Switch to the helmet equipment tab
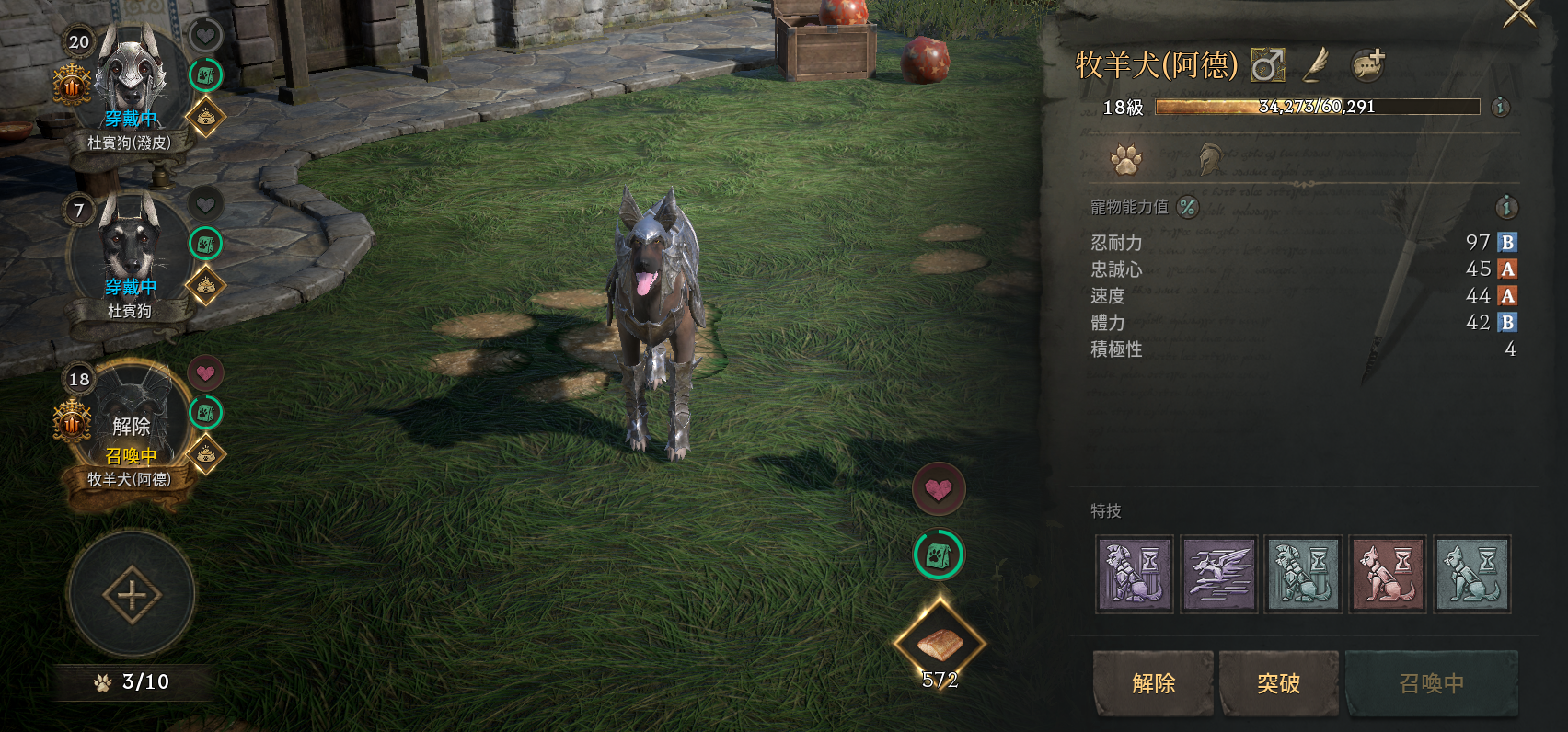Viewport: 1568px width, 732px height. (1212, 159)
